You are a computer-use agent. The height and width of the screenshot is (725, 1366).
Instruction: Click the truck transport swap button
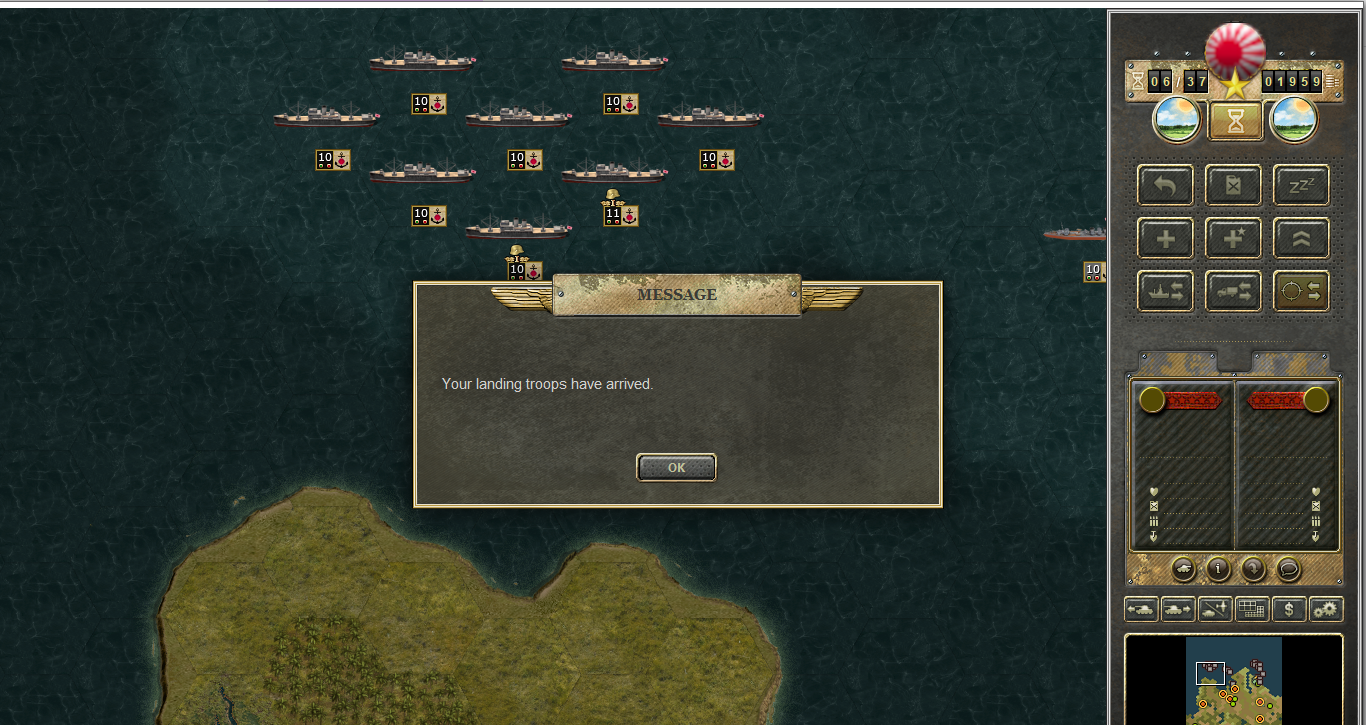(x=1233, y=291)
